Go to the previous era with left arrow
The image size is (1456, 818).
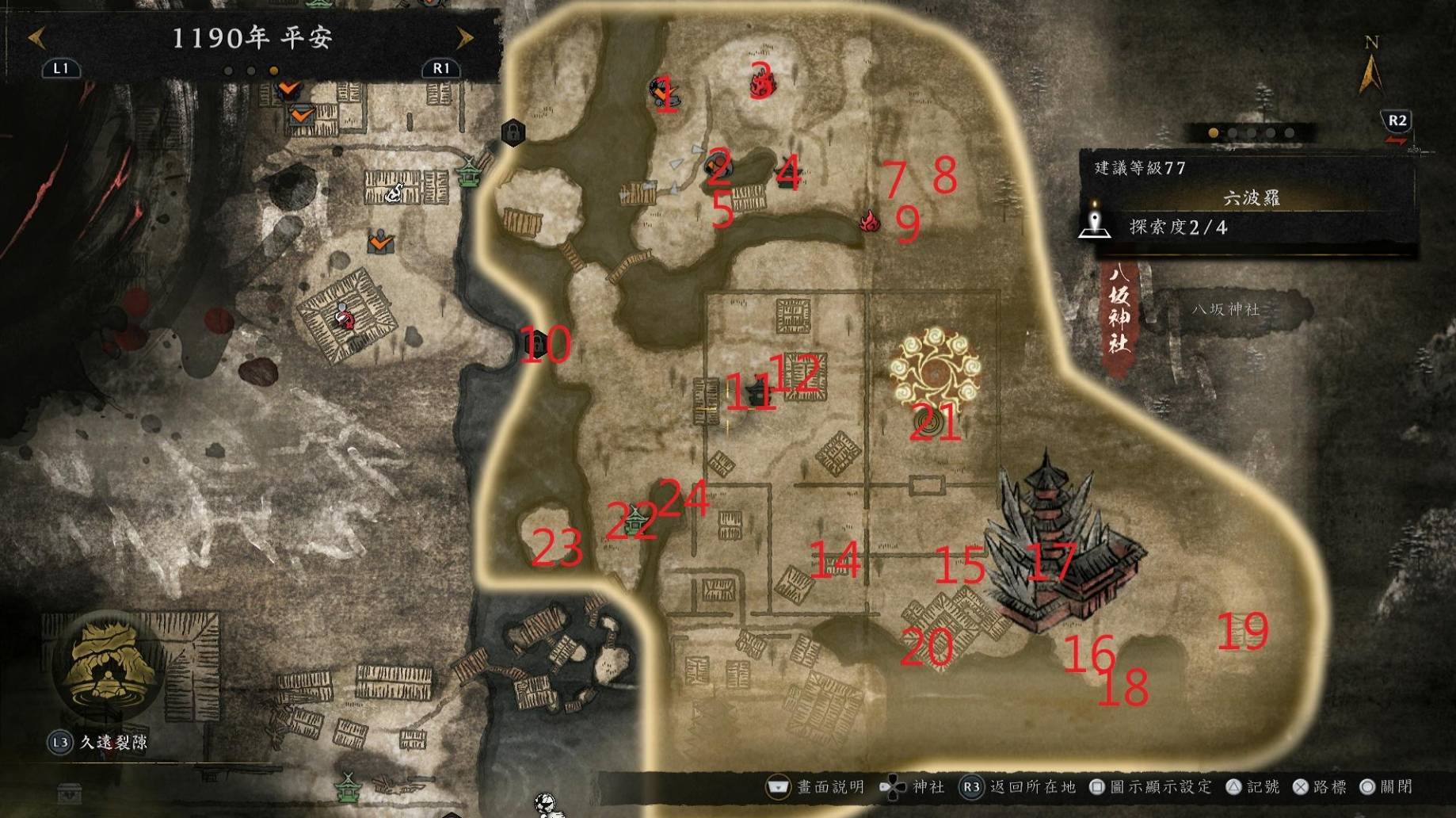[36, 37]
